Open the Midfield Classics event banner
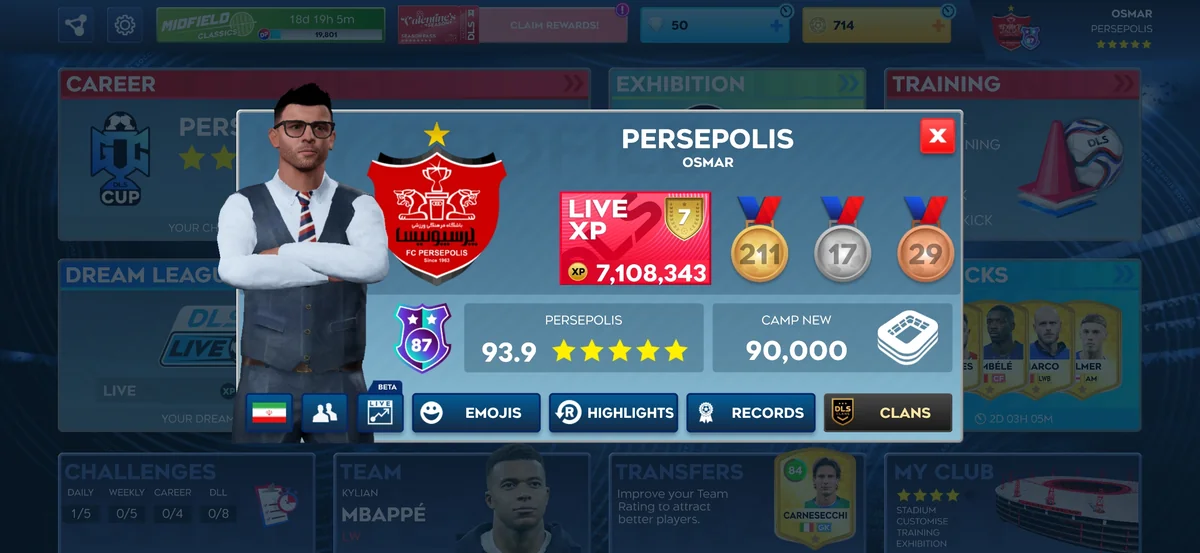 coord(270,25)
